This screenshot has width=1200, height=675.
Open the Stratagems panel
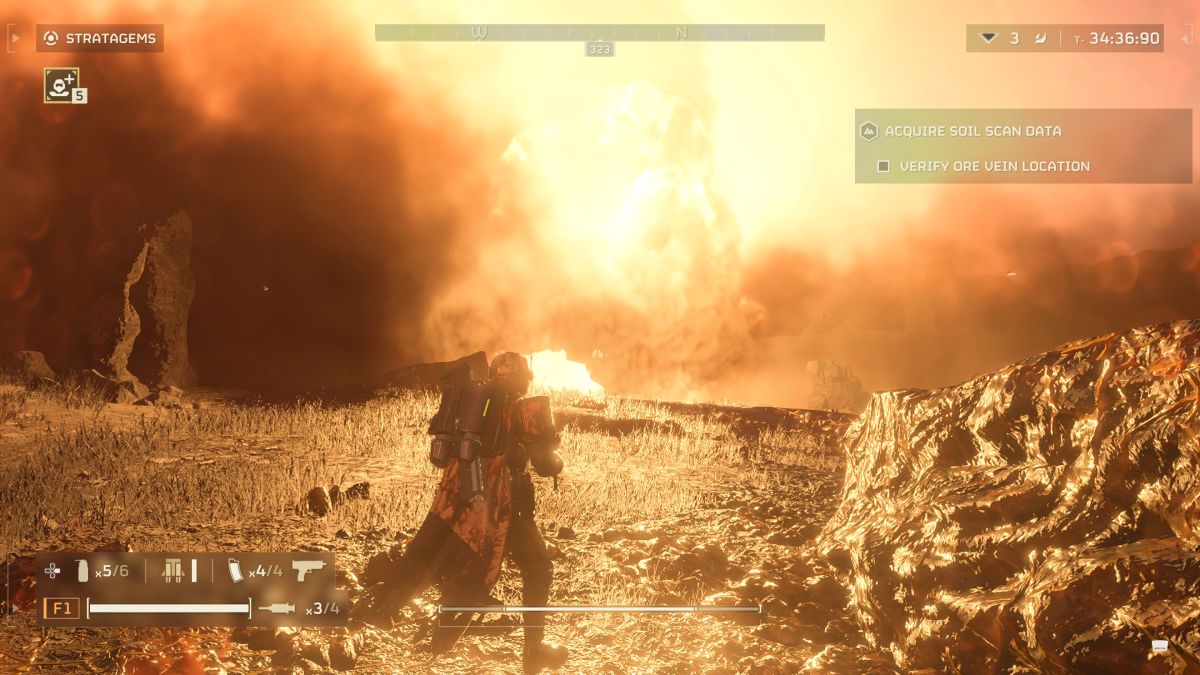pyautogui.click(x=99, y=38)
